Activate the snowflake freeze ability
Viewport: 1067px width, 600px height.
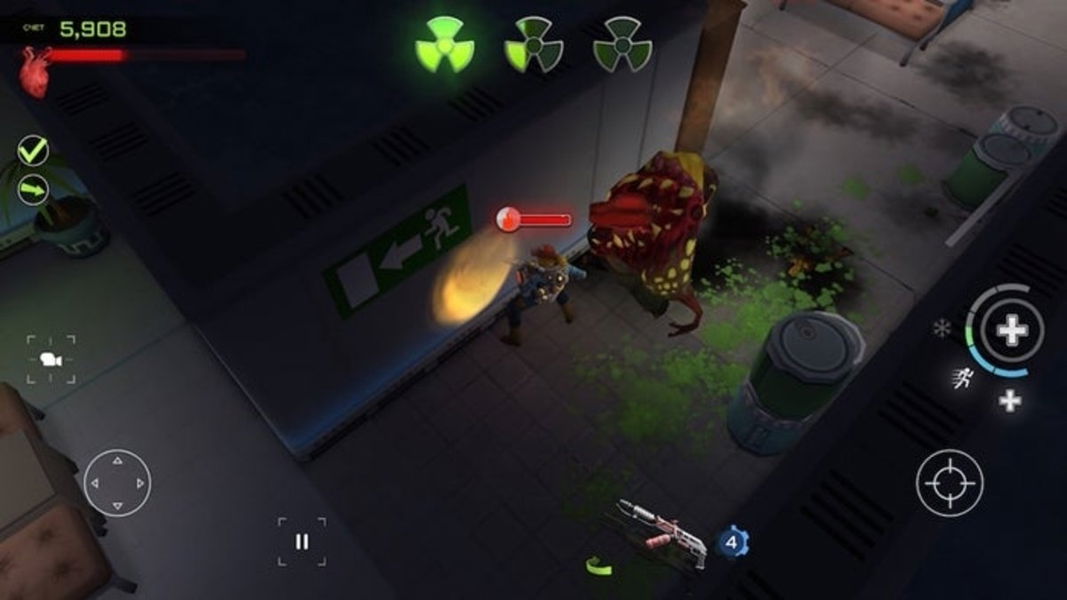tap(941, 328)
